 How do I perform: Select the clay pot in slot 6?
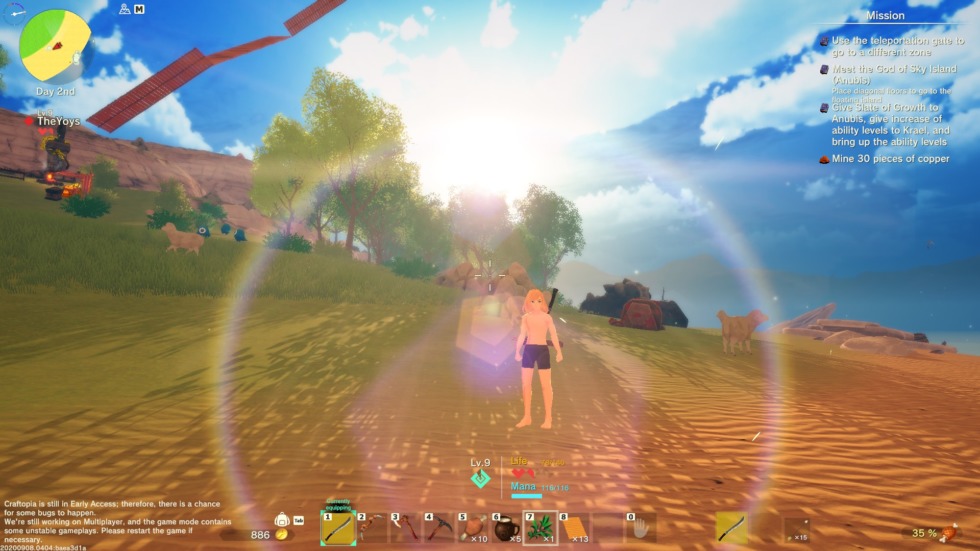point(507,527)
